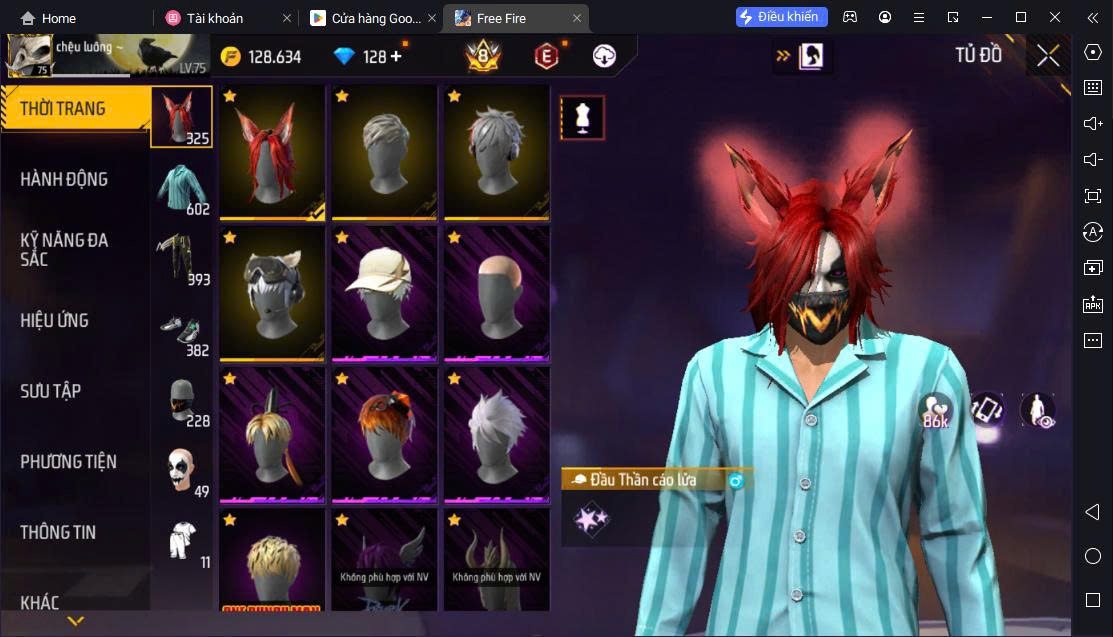Switch to the HÀNH ĐỘNG category
This screenshot has width=1113, height=637.
(64, 179)
